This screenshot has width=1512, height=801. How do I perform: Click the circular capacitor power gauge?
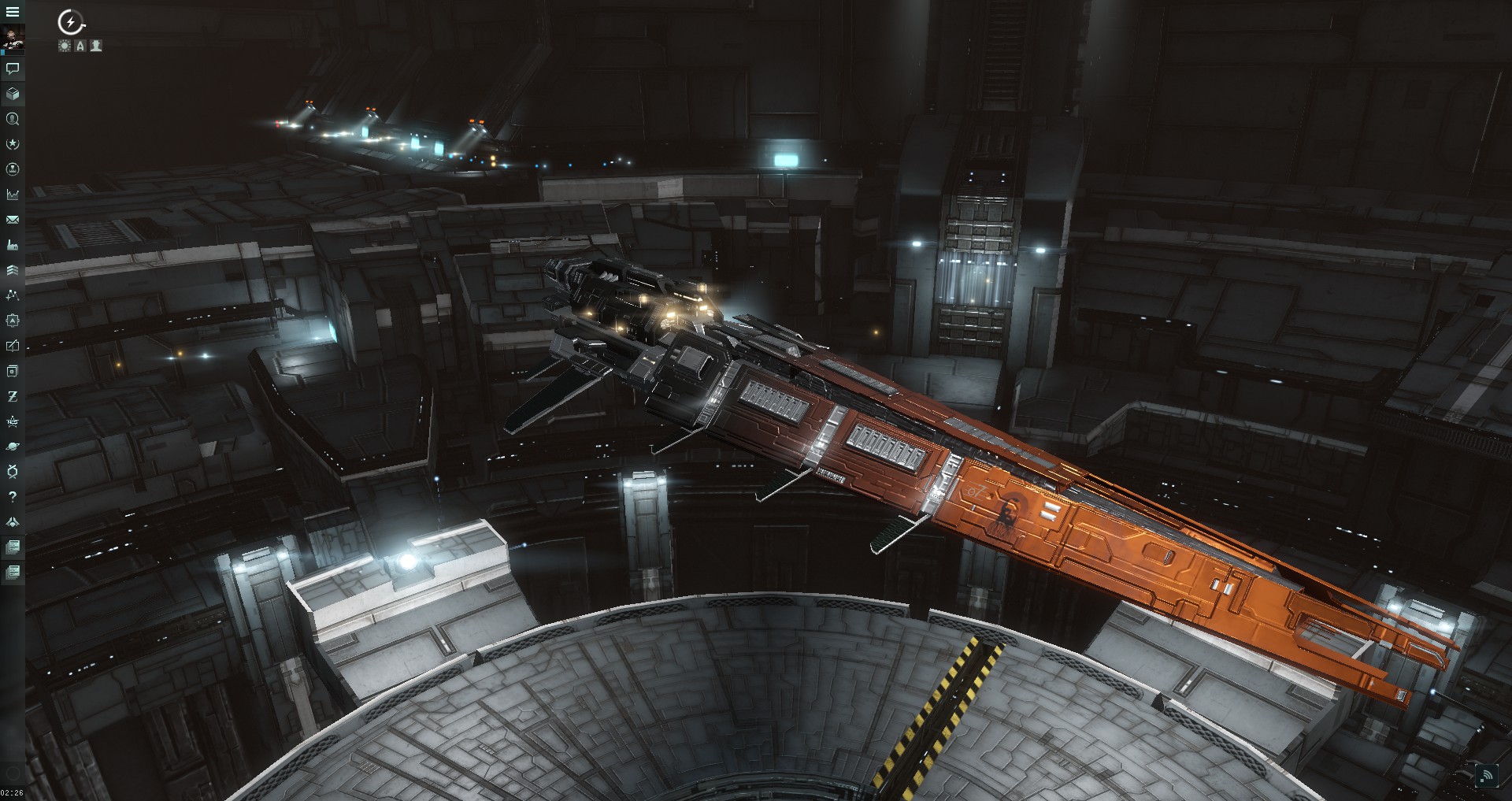pyautogui.click(x=71, y=22)
